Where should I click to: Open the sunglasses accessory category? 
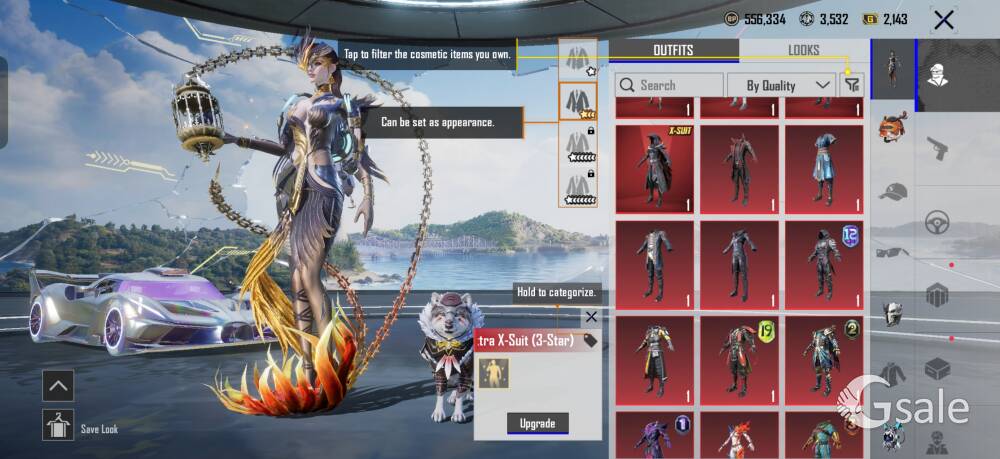click(x=893, y=252)
